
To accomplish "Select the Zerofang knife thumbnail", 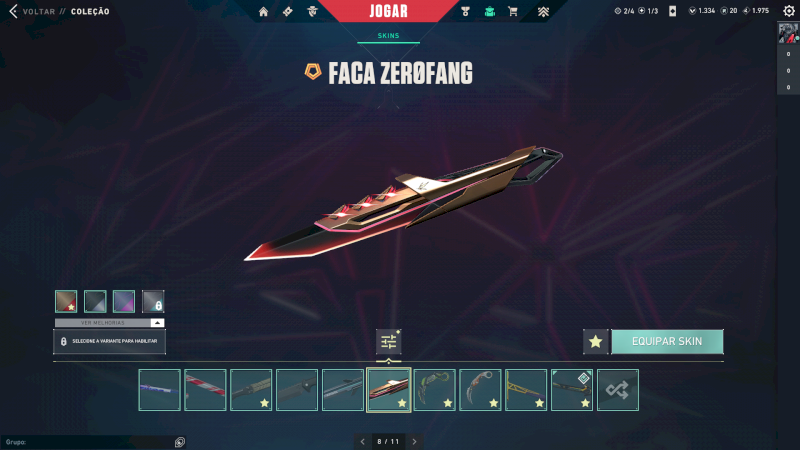I will point(389,390).
